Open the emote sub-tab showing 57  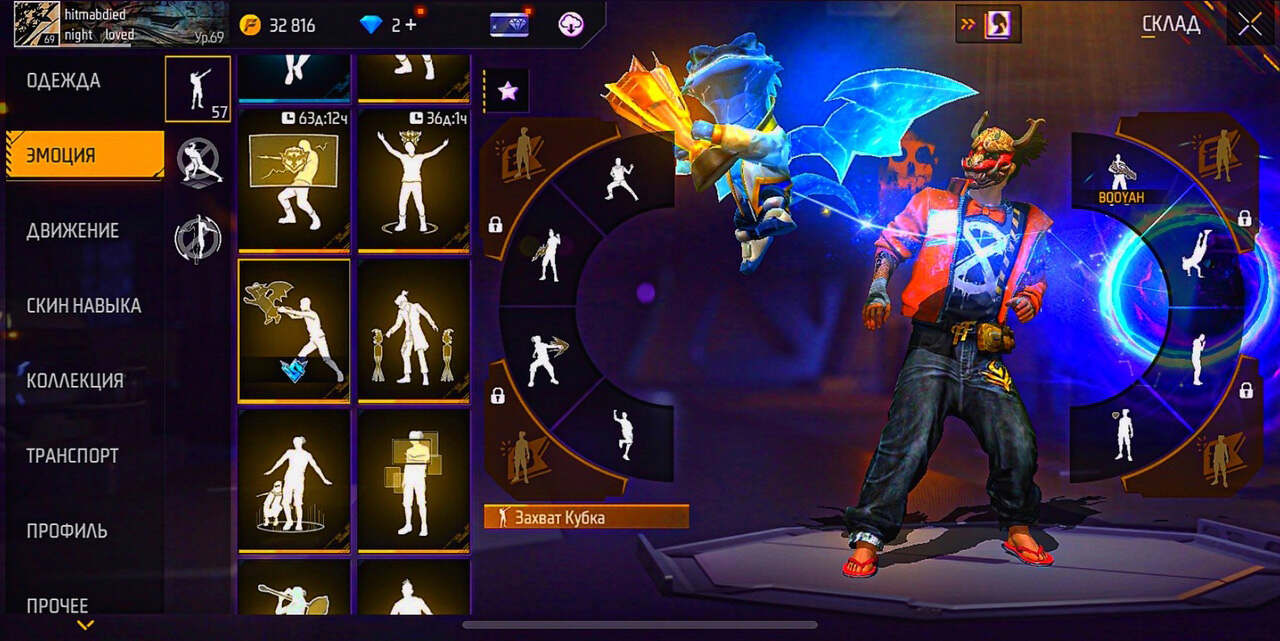198,89
